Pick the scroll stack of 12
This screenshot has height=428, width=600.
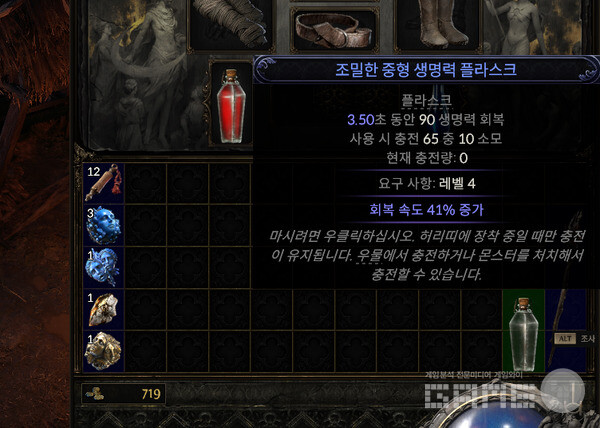(103, 183)
